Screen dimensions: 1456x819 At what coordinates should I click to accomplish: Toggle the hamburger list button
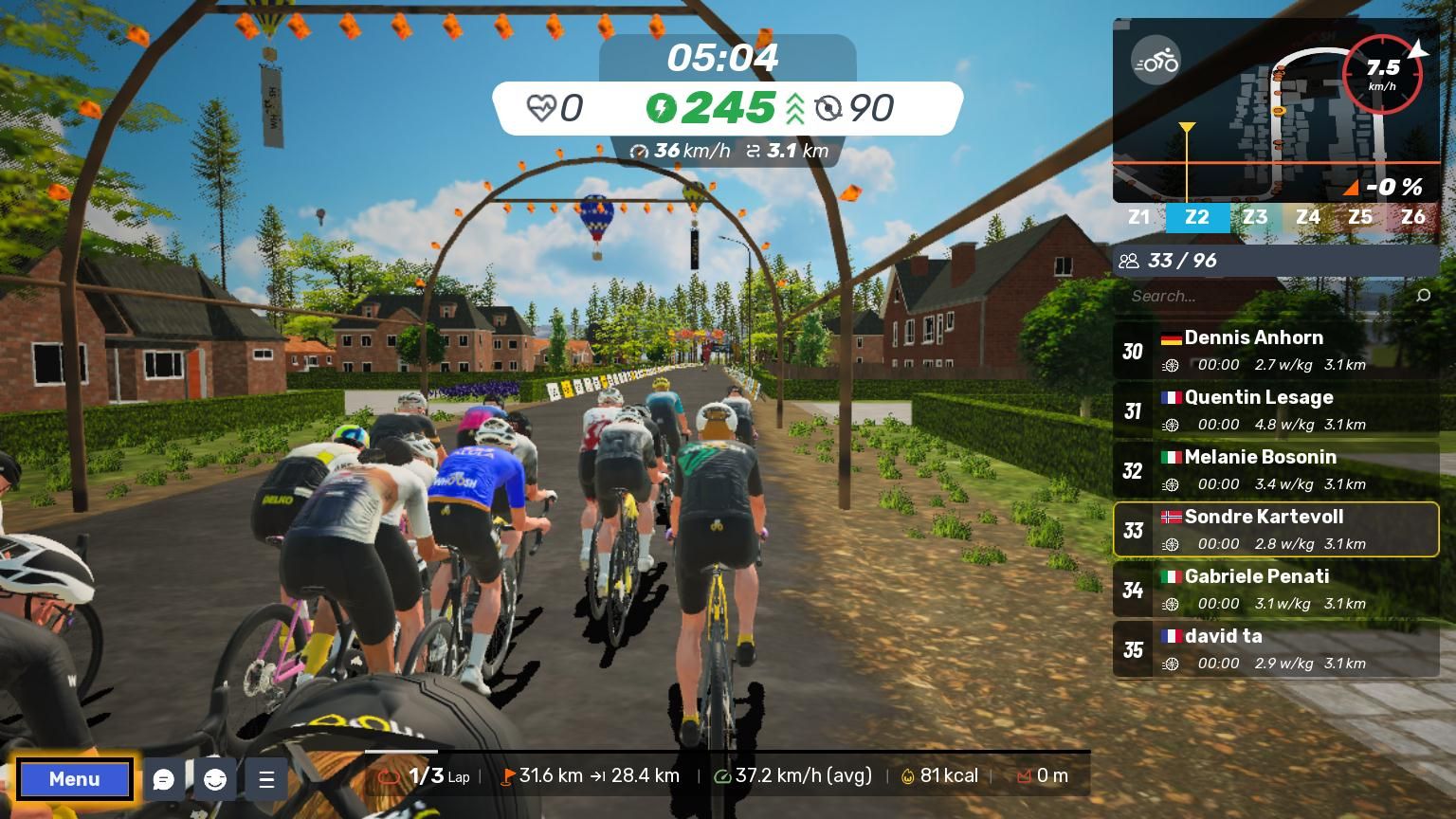click(x=266, y=779)
